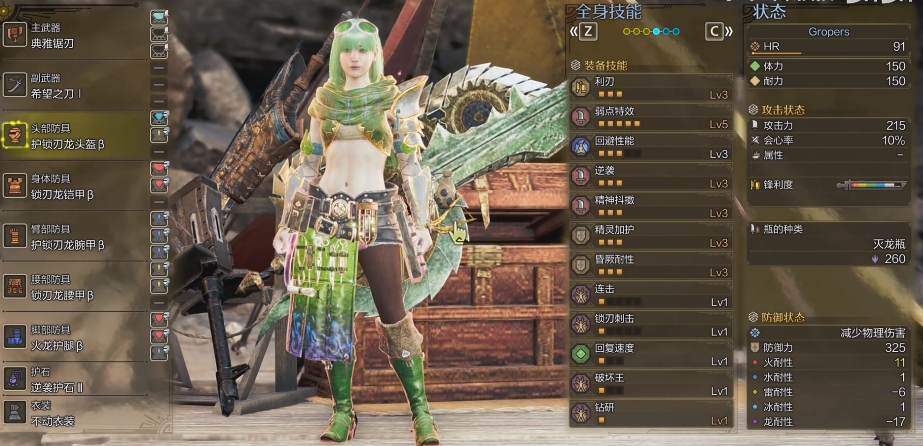Viewport: 923px width, 446px height.
Task: Select the 弱点特效 Lv5 skill
Action: click(650, 118)
